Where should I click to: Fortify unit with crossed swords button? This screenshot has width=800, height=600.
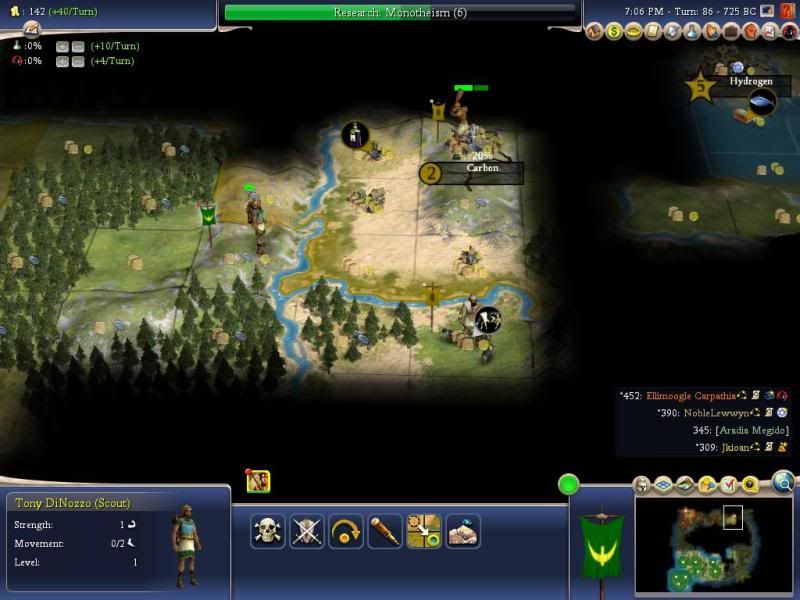pos(307,531)
